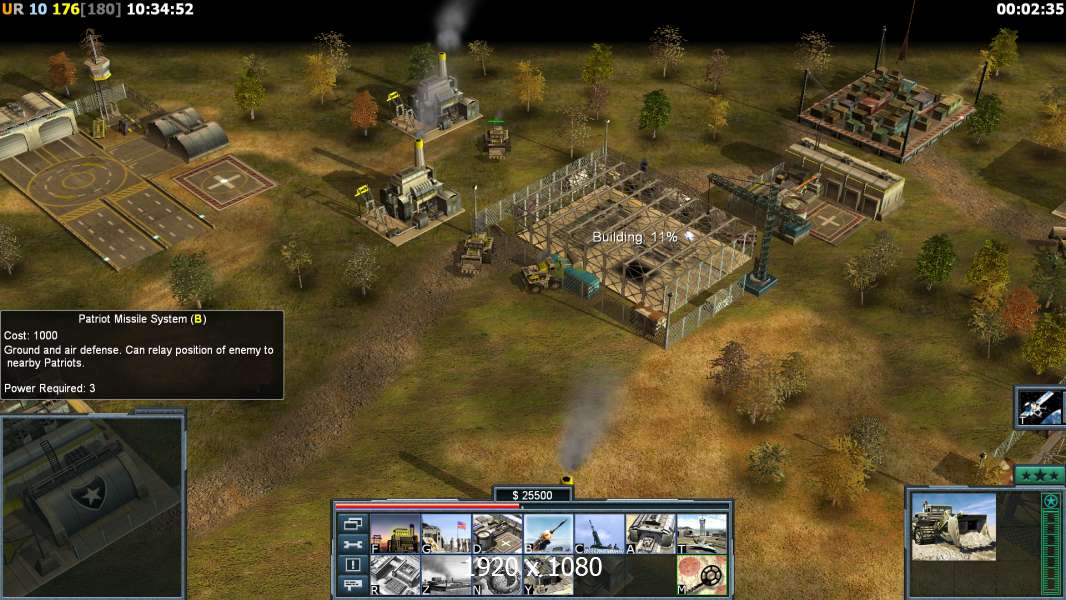Select Patriot Missile System build icon

(548, 534)
